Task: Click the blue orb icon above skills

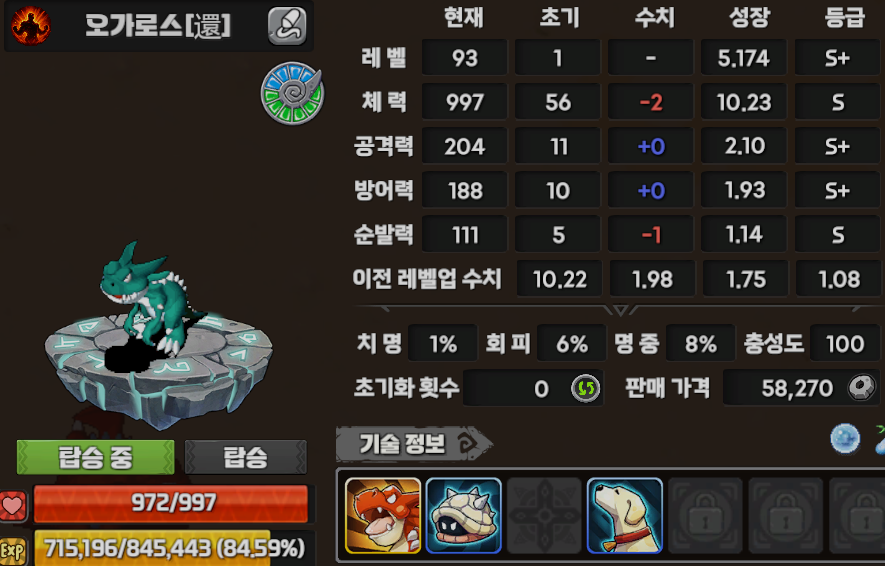Action: (x=845, y=439)
